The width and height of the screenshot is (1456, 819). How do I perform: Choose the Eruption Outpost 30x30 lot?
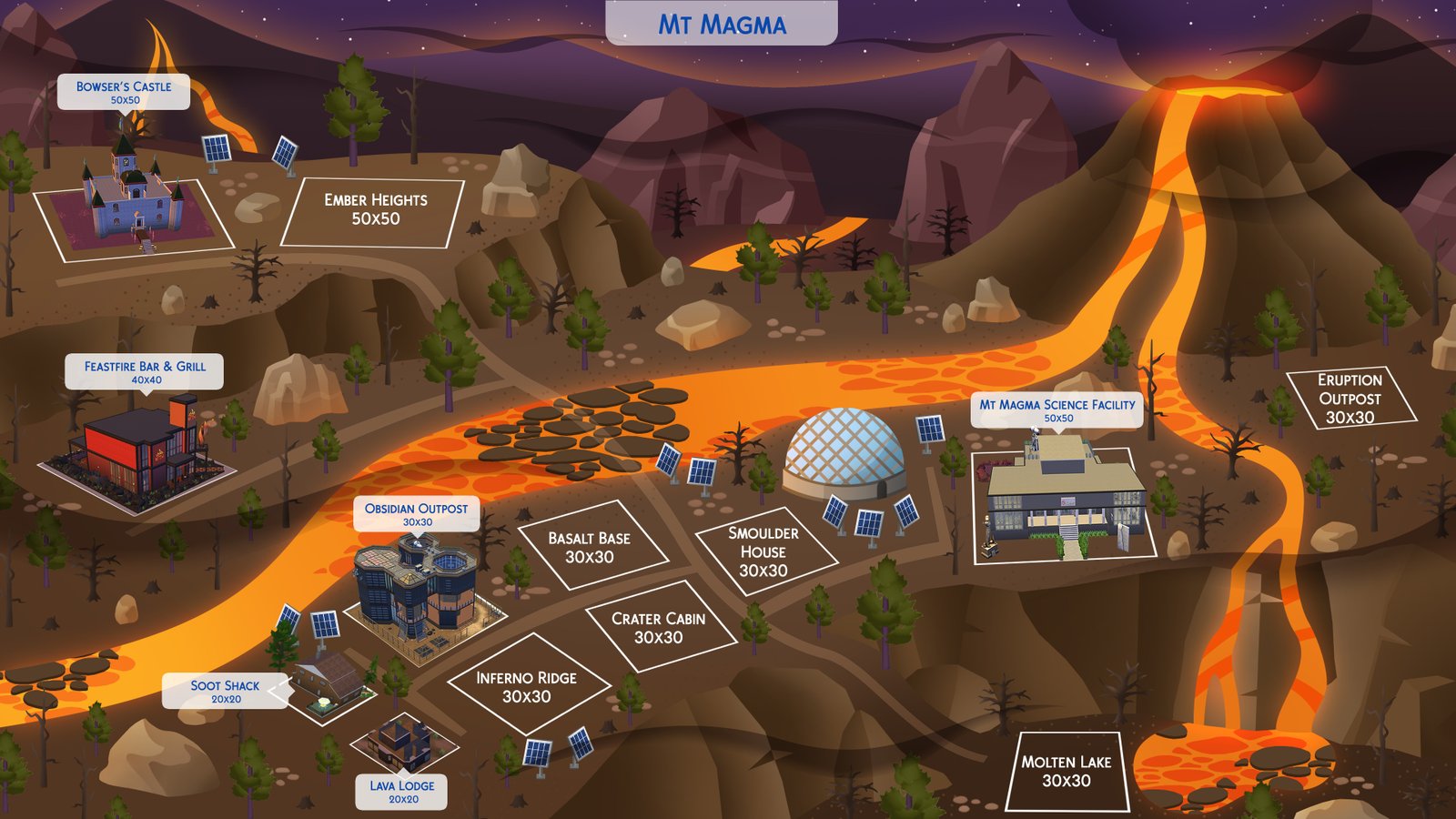(1350, 399)
